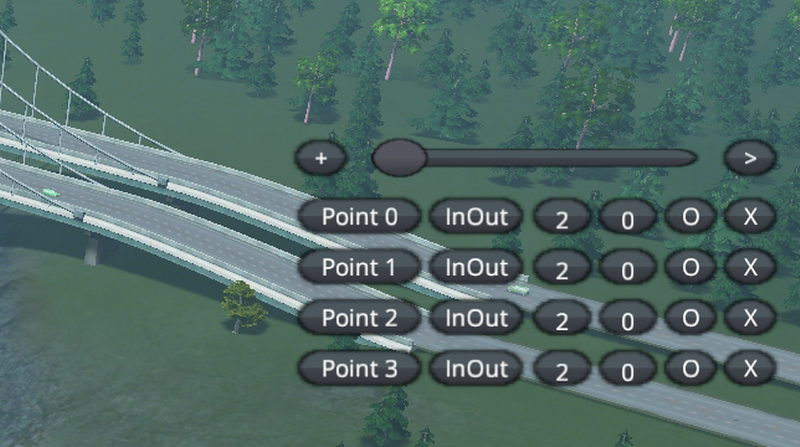Edit the delay value 0 for Point 3
800x447 pixels.
pos(628,370)
